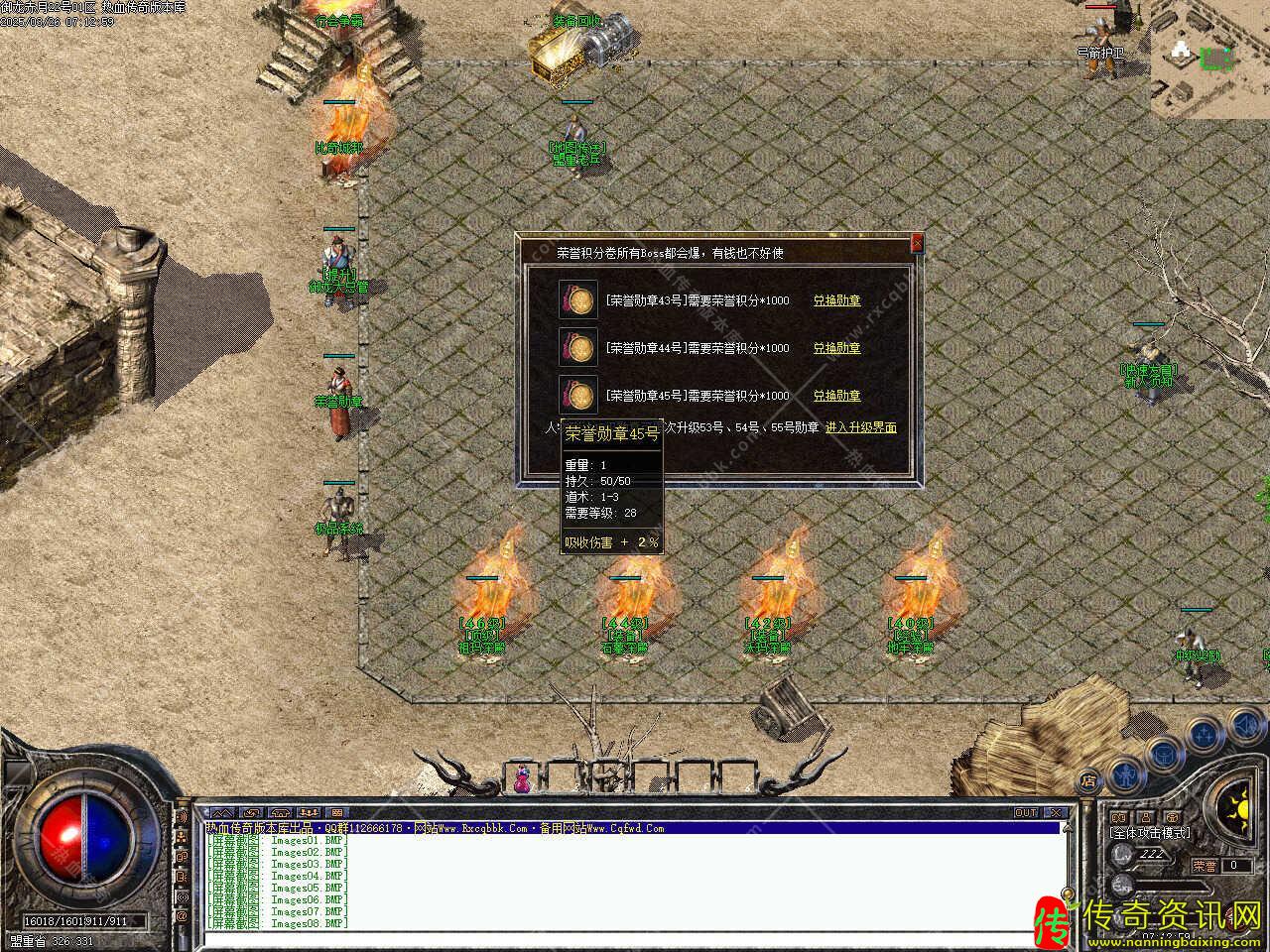Click the X button beside OUT
Image resolution: width=1270 pixels, height=952 pixels.
point(1056,813)
